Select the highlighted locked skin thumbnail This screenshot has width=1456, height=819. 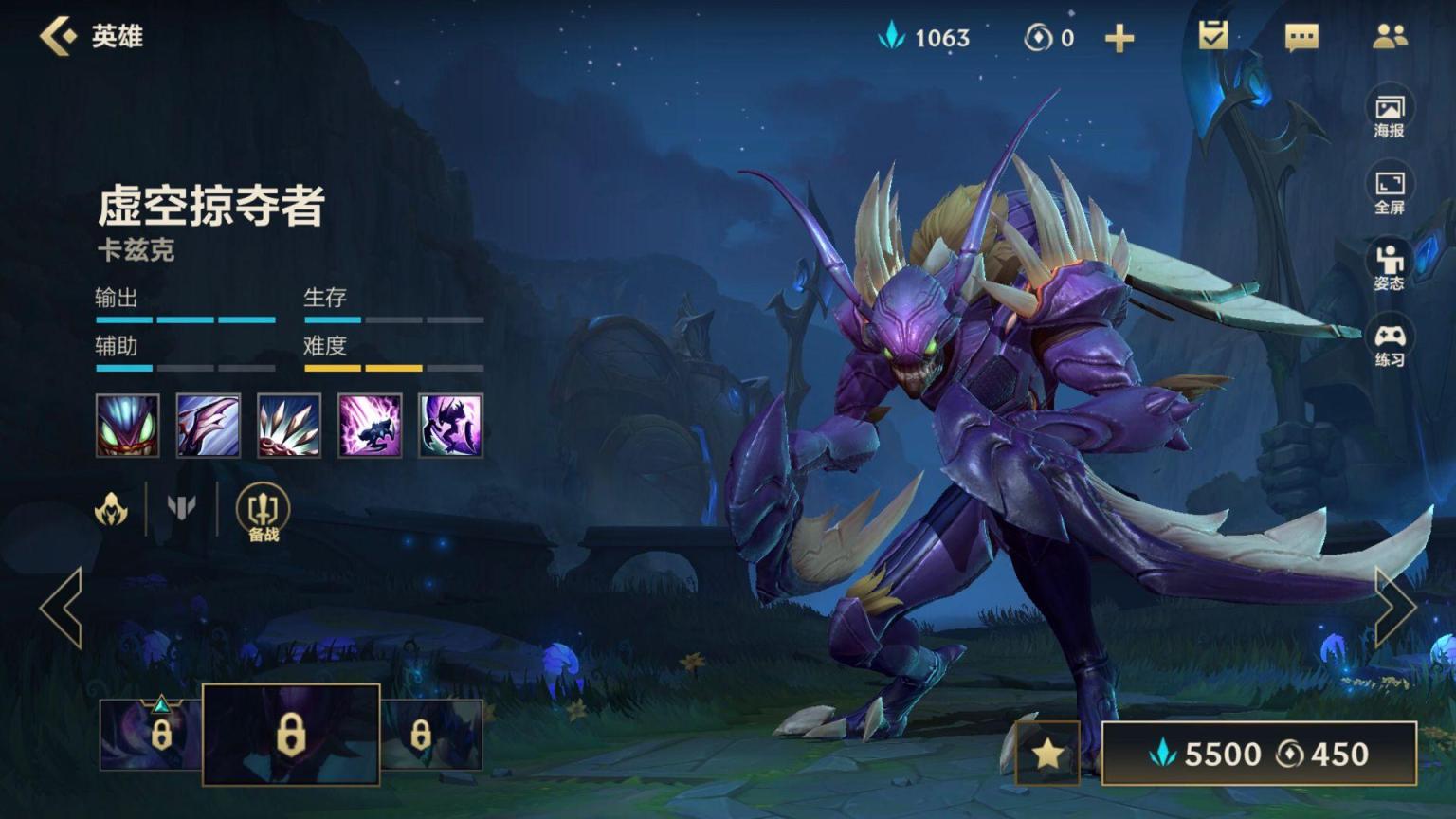pos(291,735)
